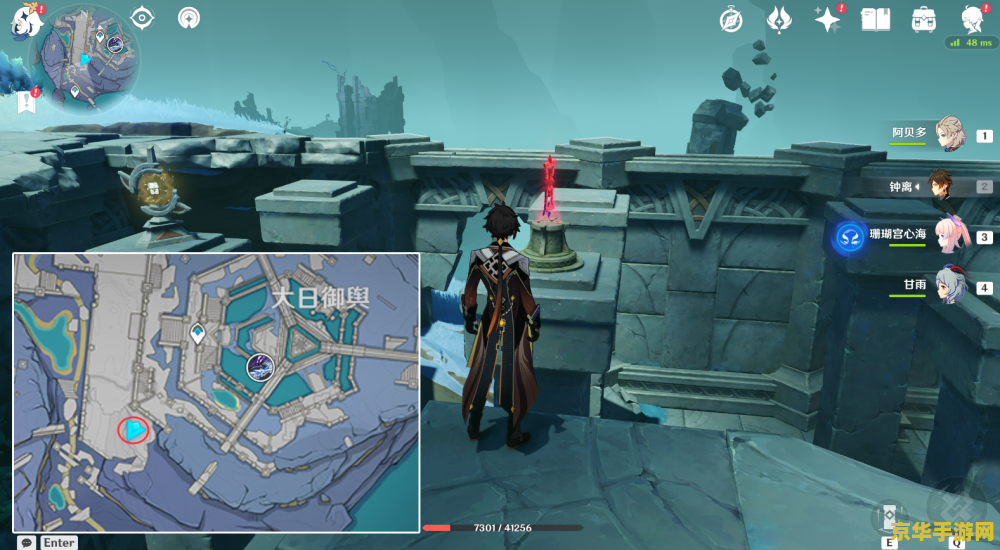Open the Adventurer Handbook book icon
The width and height of the screenshot is (1000, 550).
click(x=876, y=19)
